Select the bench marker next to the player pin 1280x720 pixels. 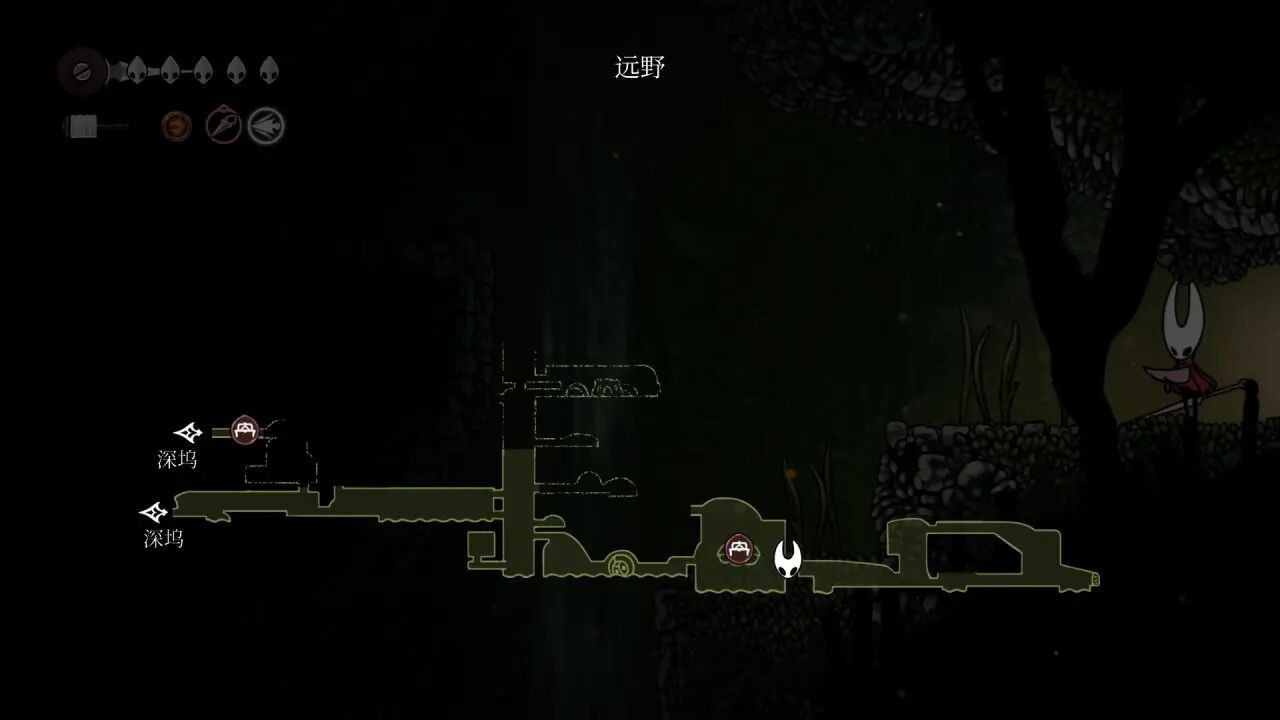[x=739, y=549]
